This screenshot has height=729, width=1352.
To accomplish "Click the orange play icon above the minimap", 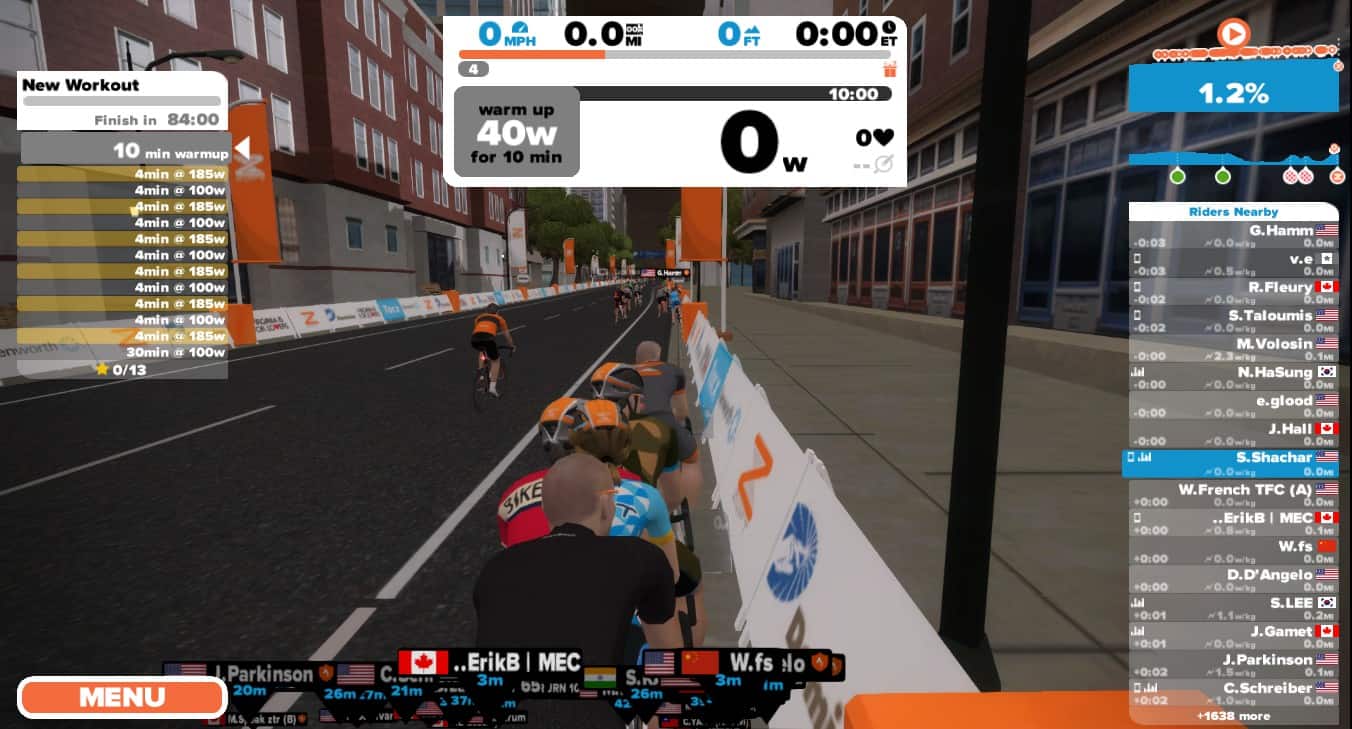I will pyautogui.click(x=1233, y=35).
